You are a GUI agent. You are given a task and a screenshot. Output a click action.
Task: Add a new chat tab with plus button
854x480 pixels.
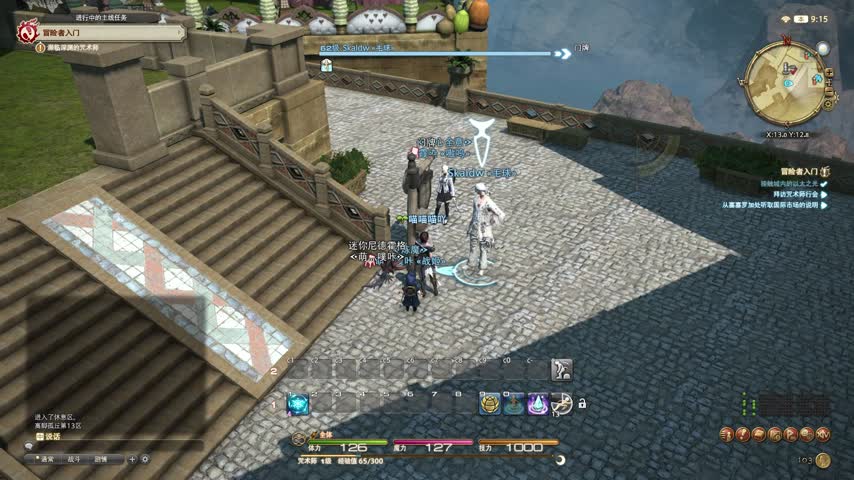(133, 459)
